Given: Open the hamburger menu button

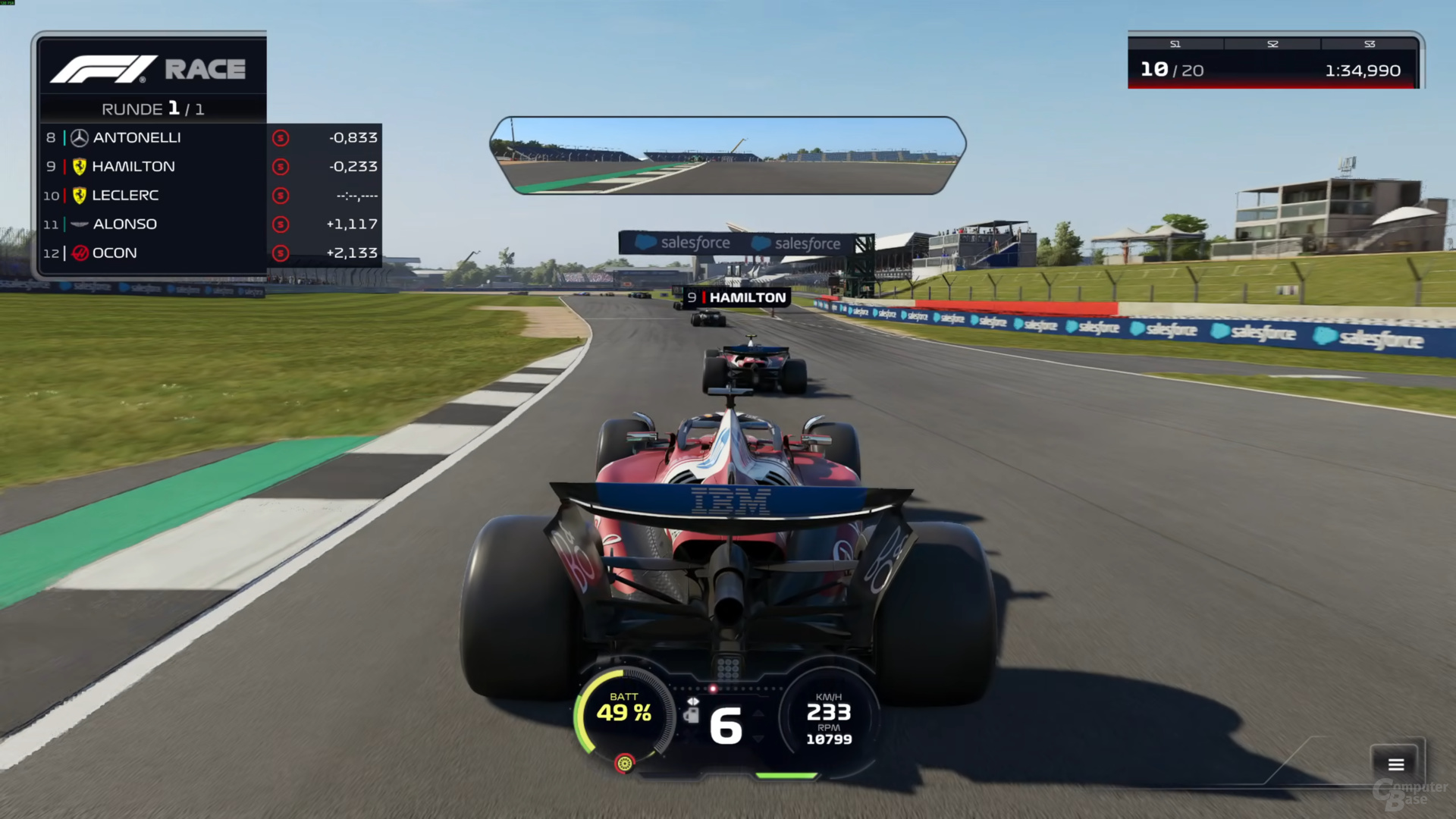Looking at the screenshot, I should click(x=1395, y=764).
